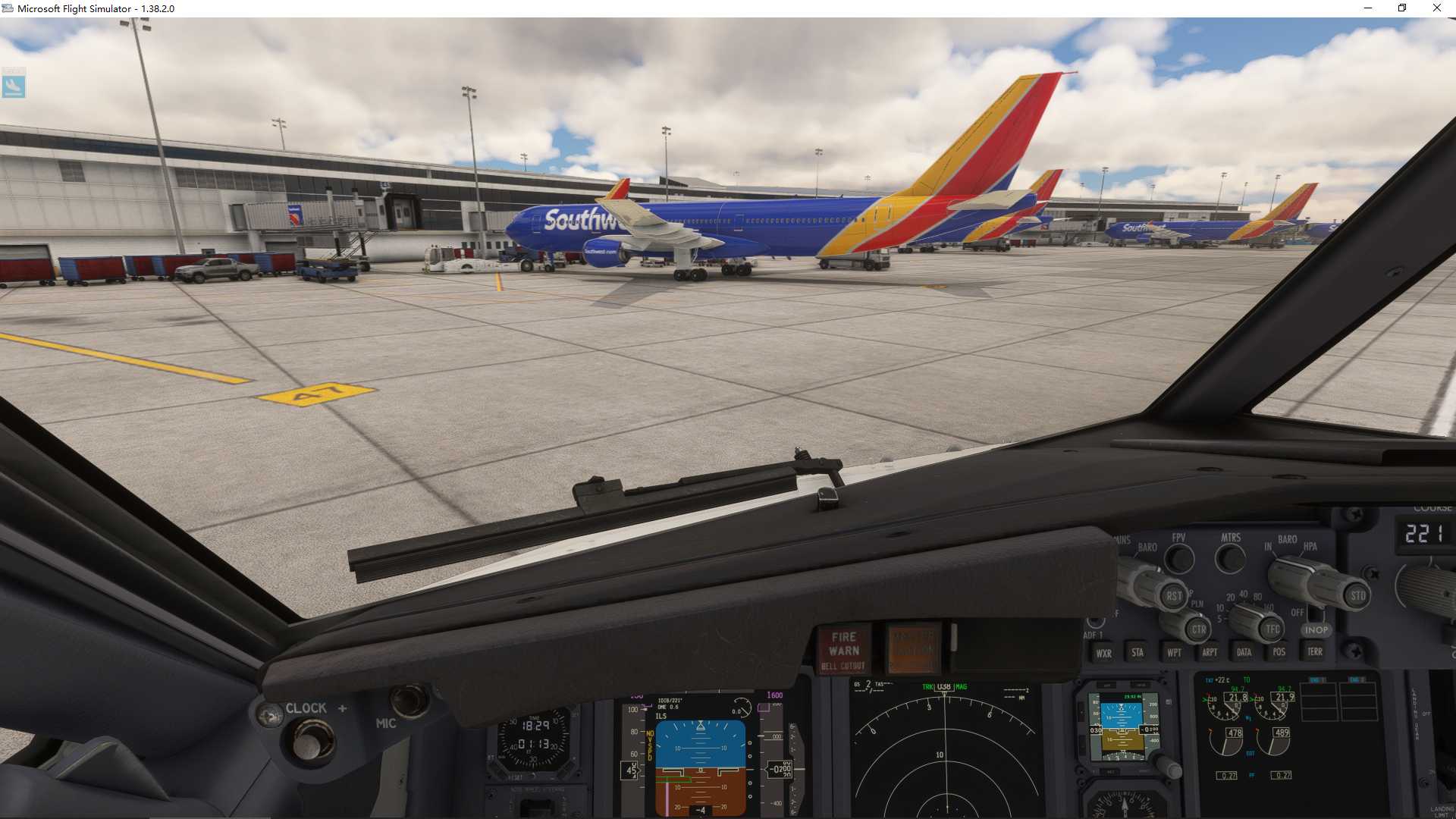Viewport: 1456px width, 819px height.
Task: Reset the amber master caution light
Action: [x=913, y=650]
